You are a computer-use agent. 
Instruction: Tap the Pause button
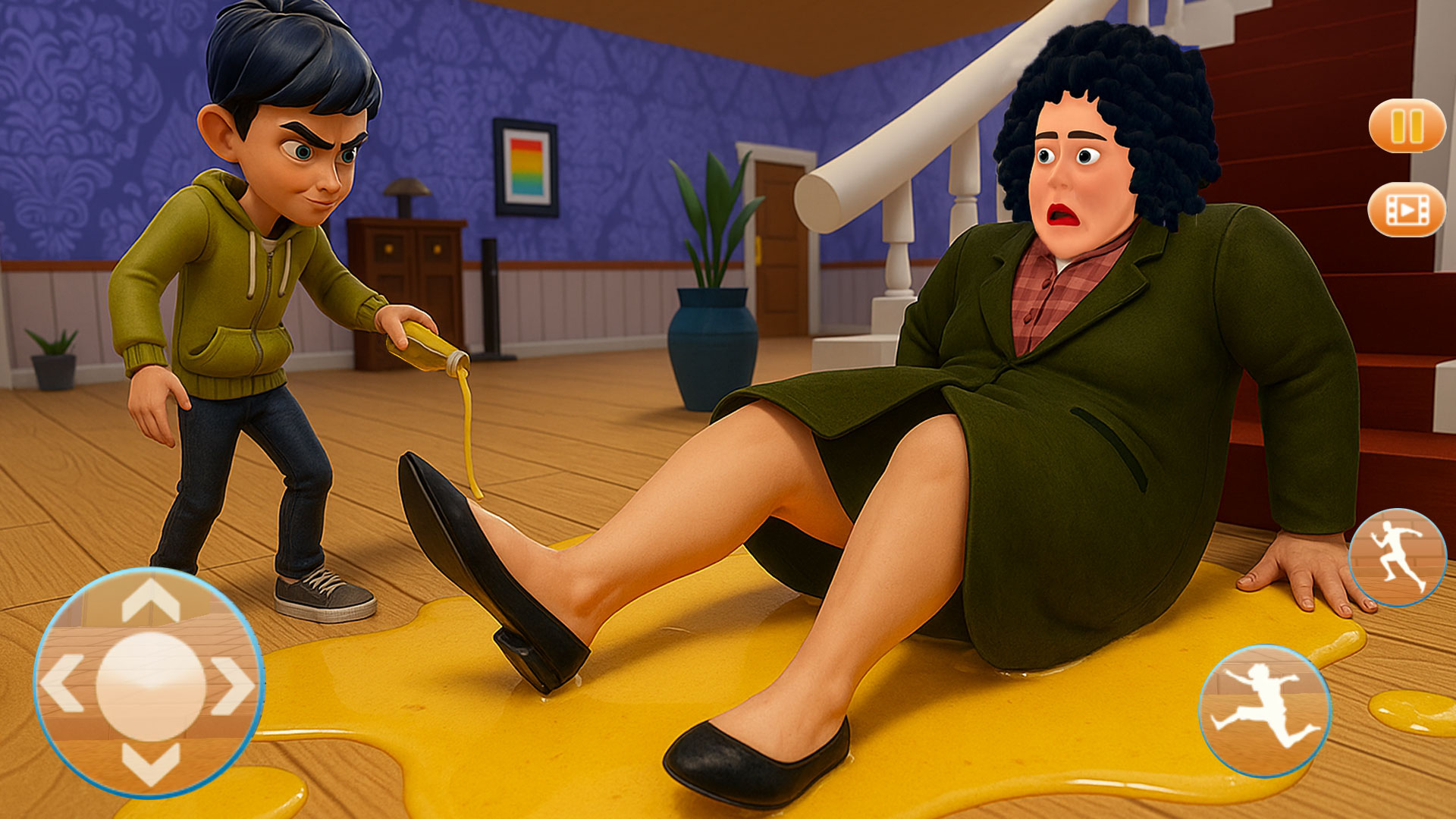[x=1407, y=125]
